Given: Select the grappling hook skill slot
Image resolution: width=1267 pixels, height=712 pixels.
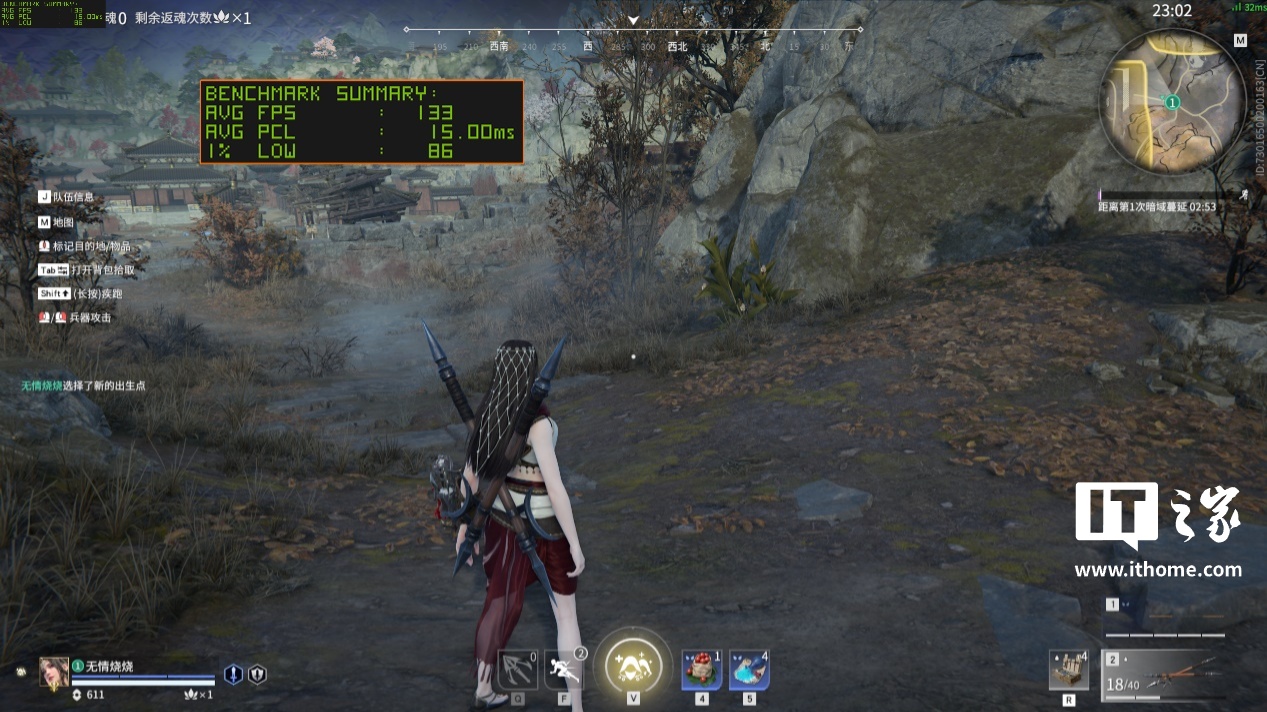Looking at the screenshot, I should point(517,669).
